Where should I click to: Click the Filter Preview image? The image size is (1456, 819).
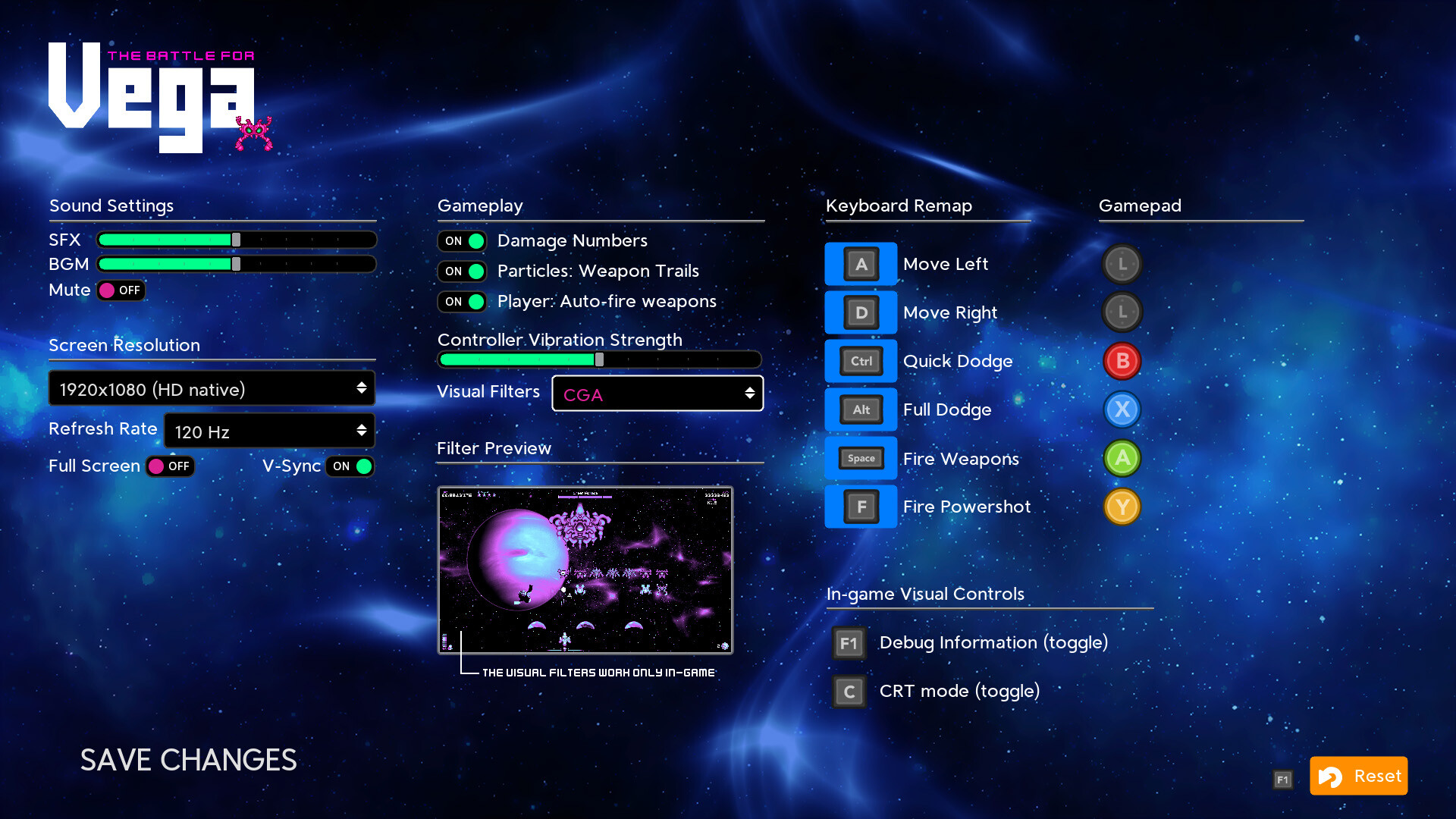(585, 570)
